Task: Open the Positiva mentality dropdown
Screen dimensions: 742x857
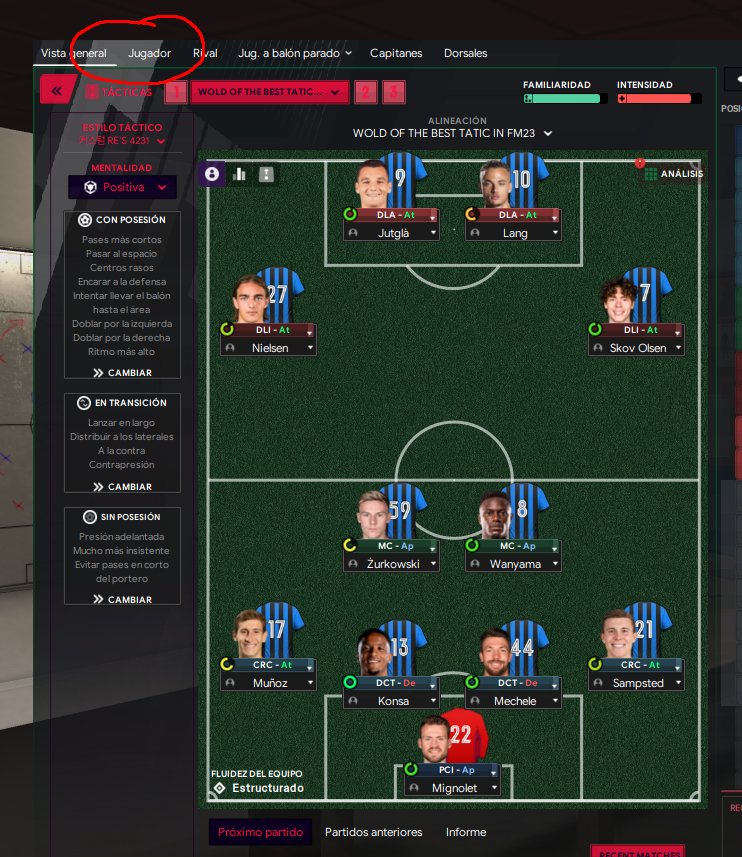Action: coord(122,187)
